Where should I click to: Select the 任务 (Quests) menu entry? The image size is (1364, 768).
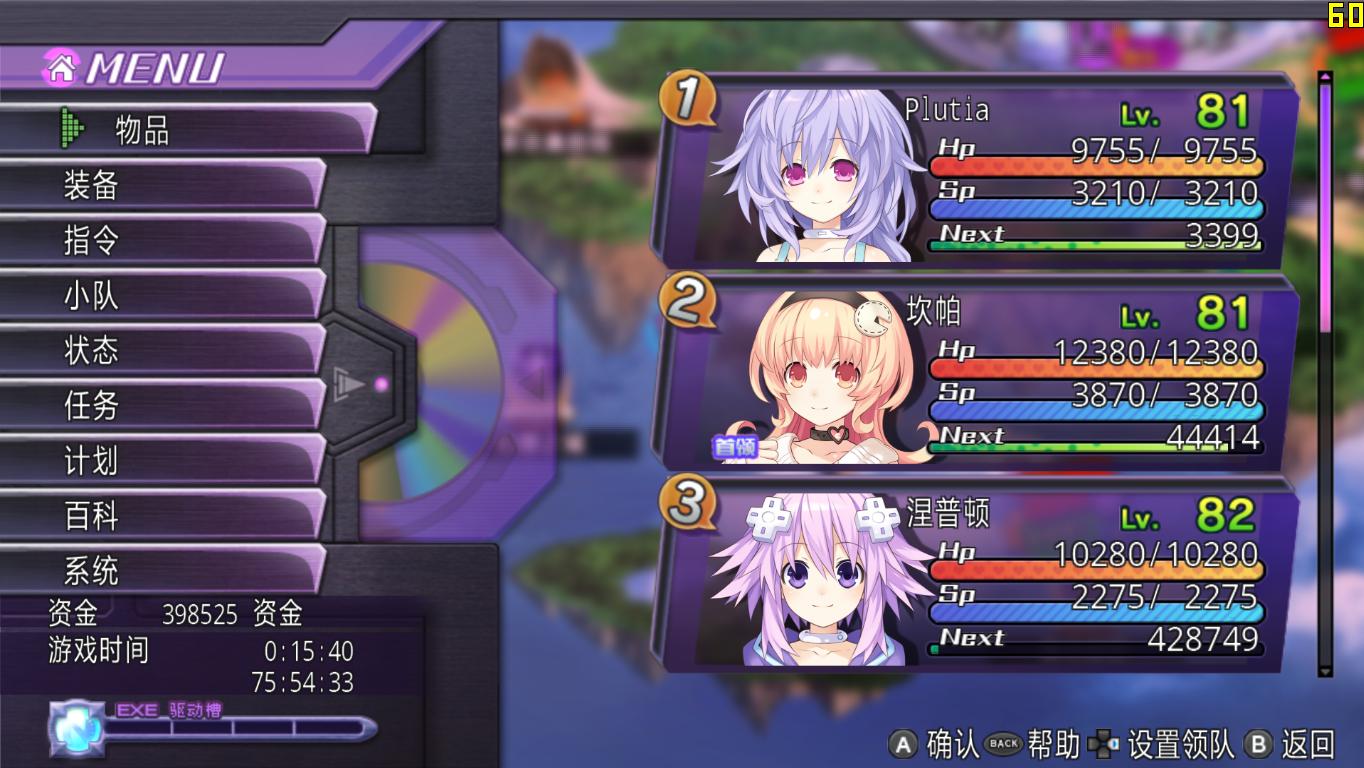(160, 406)
